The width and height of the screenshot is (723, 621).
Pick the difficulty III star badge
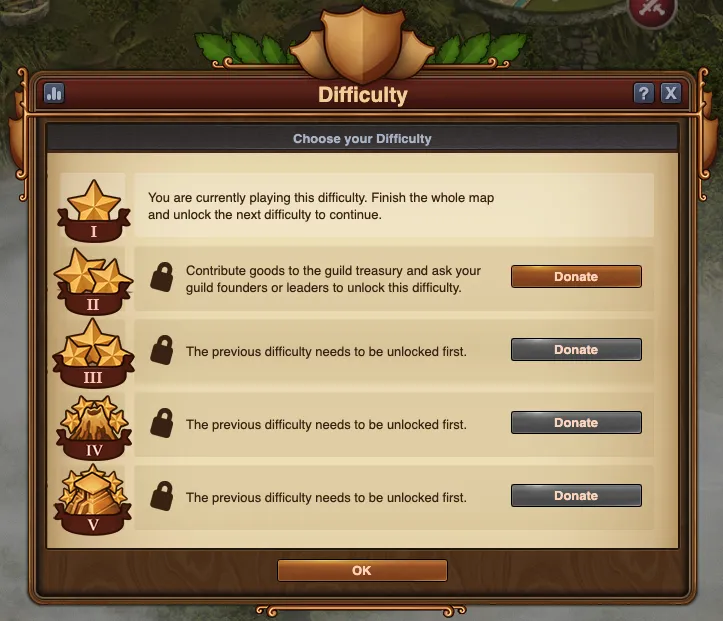click(93, 352)
